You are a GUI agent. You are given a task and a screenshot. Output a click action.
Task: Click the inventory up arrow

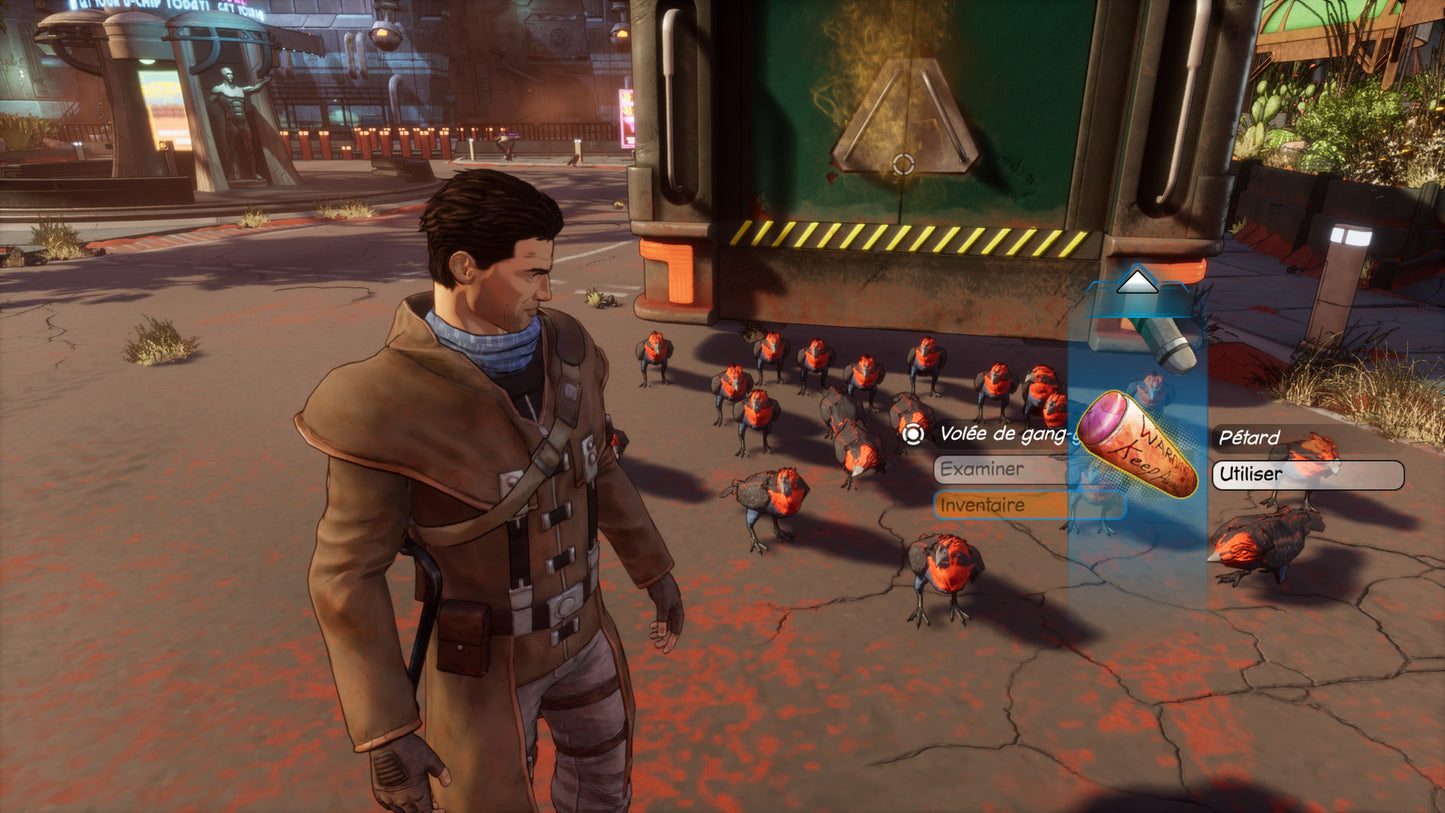point(1136,283)
